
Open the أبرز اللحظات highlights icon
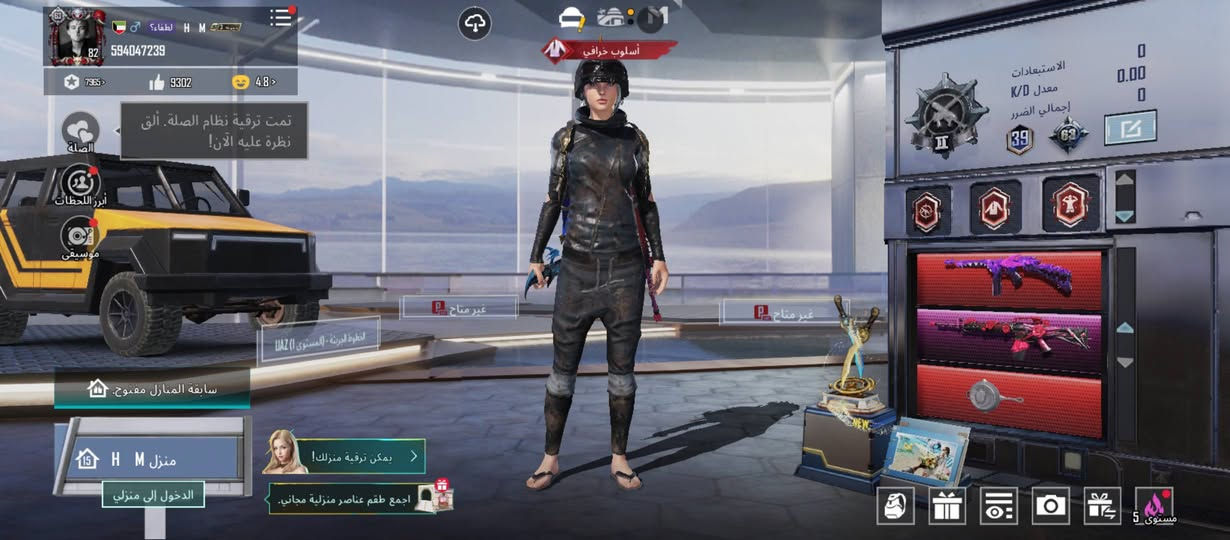click(x=80, y=185)
